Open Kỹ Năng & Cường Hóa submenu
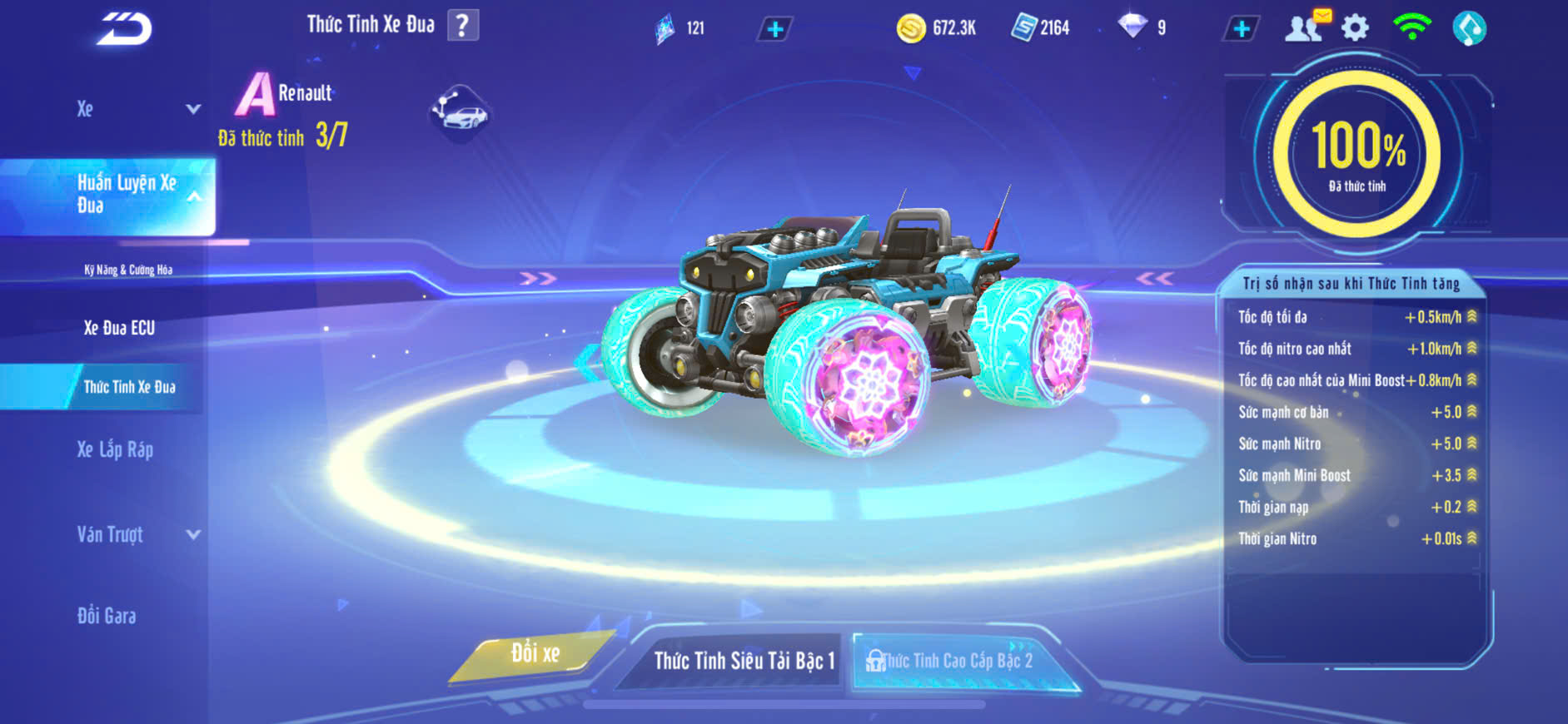The image size is (1568, 724). tap(128, 270)
